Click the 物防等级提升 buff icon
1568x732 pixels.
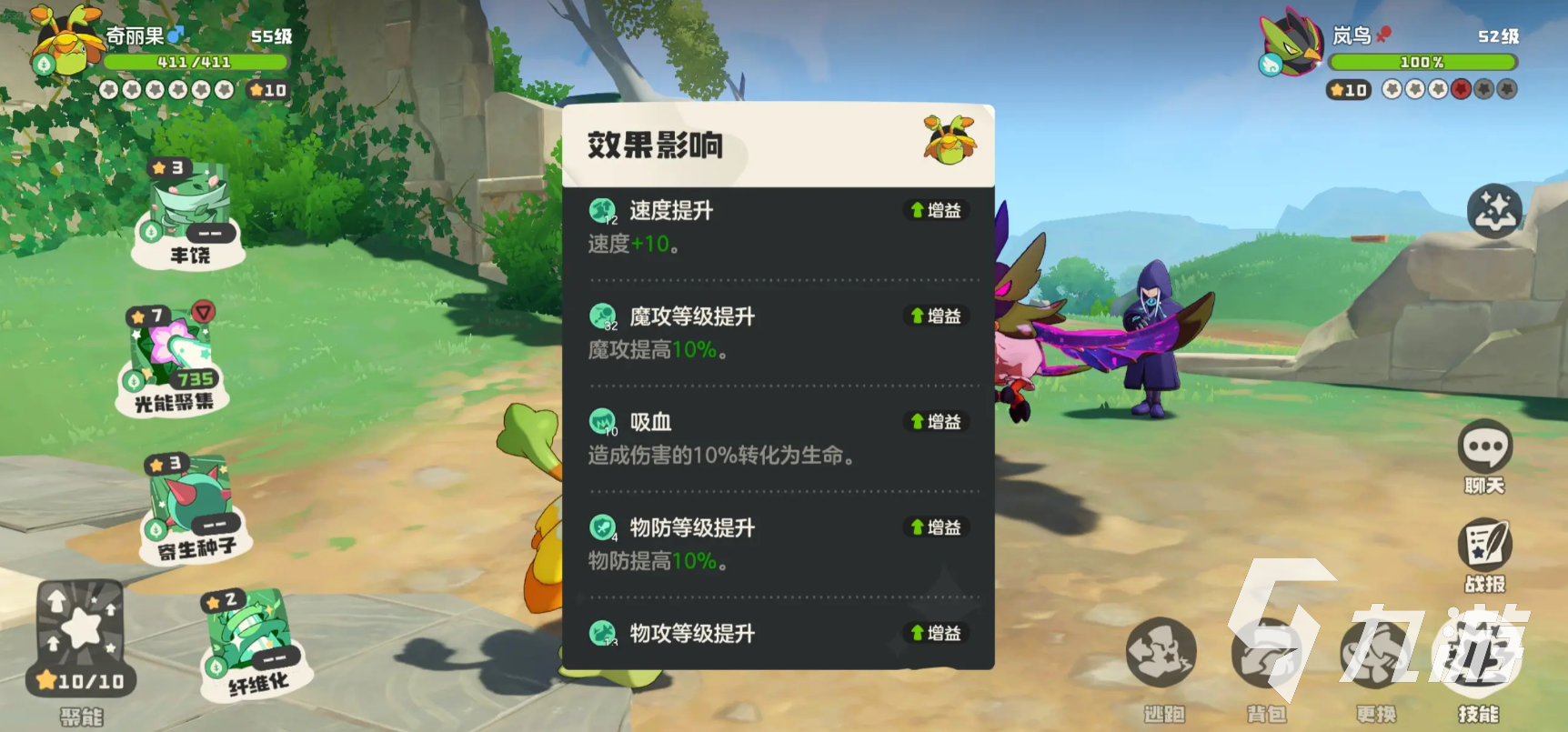coord(601,526)
